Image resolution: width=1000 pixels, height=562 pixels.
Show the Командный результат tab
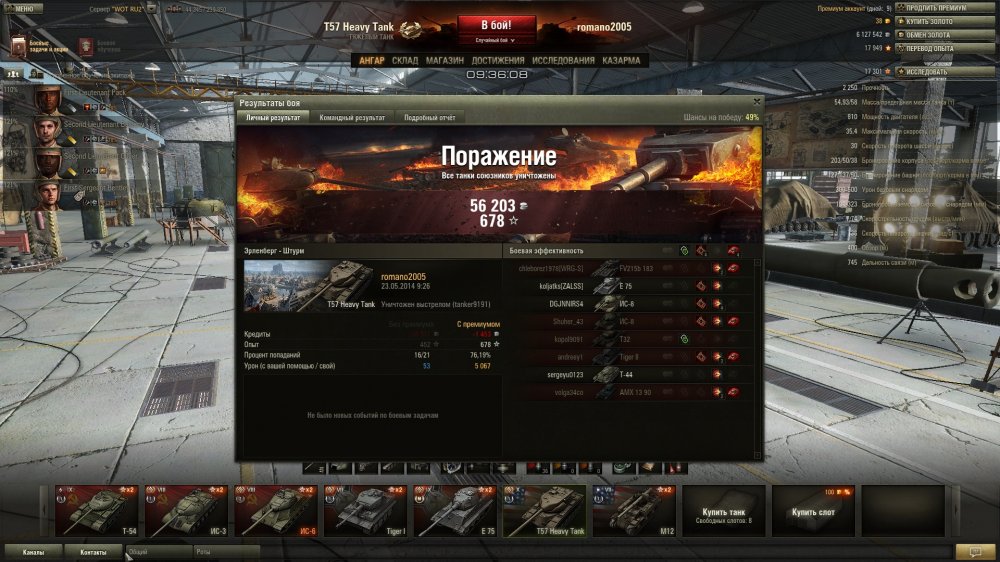352,117
